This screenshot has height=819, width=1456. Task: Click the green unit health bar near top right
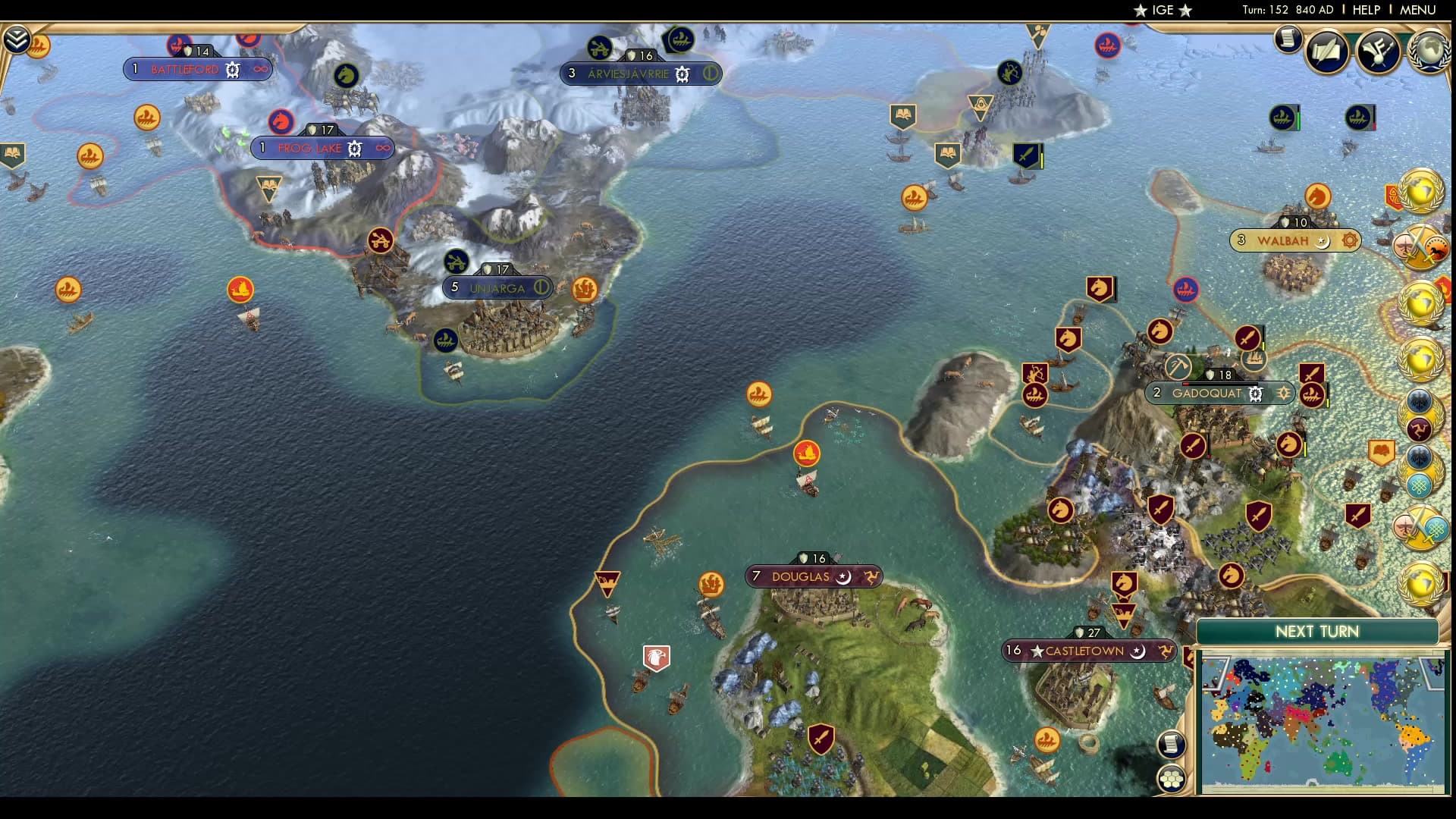click(x=1298, y=119)
